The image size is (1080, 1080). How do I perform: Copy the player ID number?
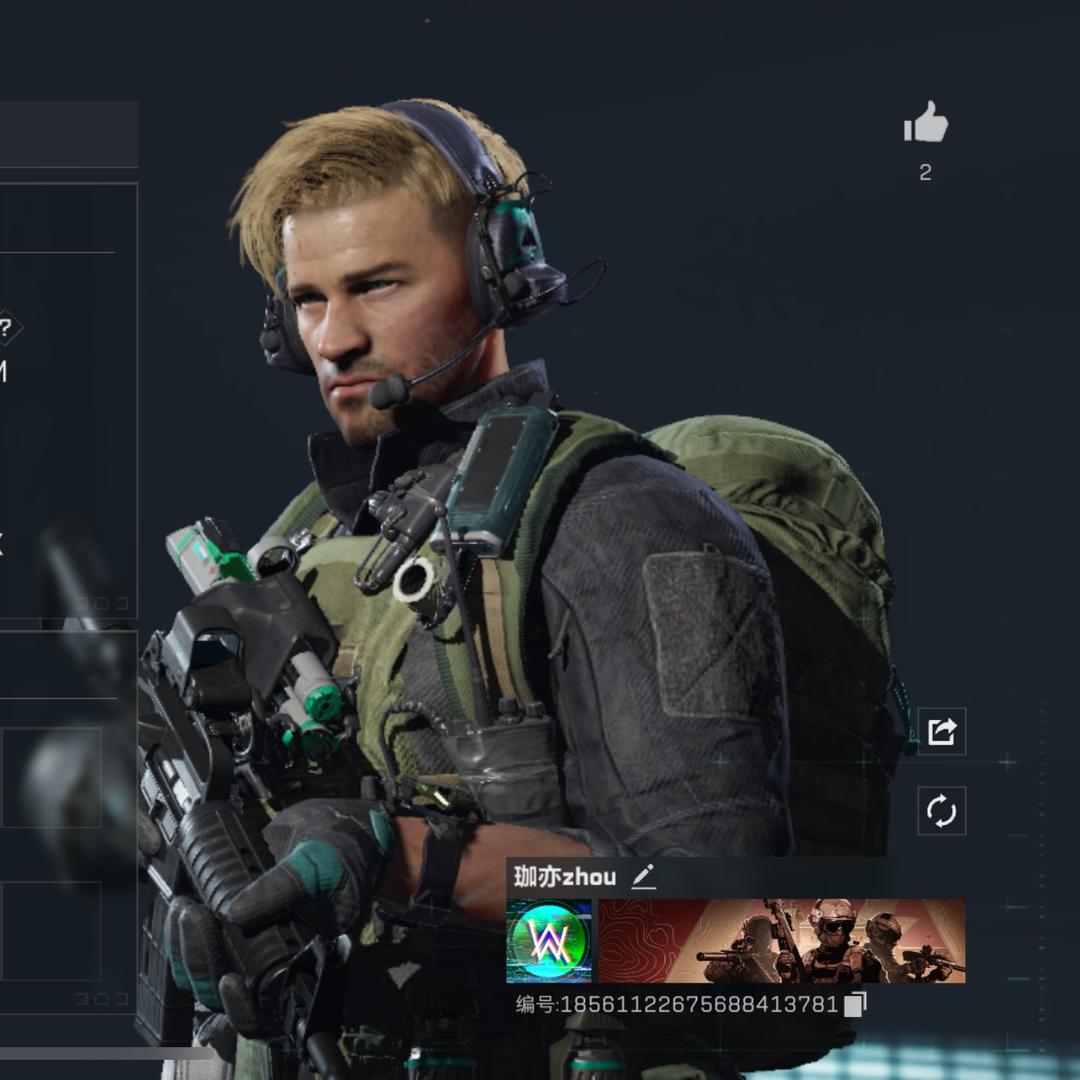click(x=855, y=1004)
